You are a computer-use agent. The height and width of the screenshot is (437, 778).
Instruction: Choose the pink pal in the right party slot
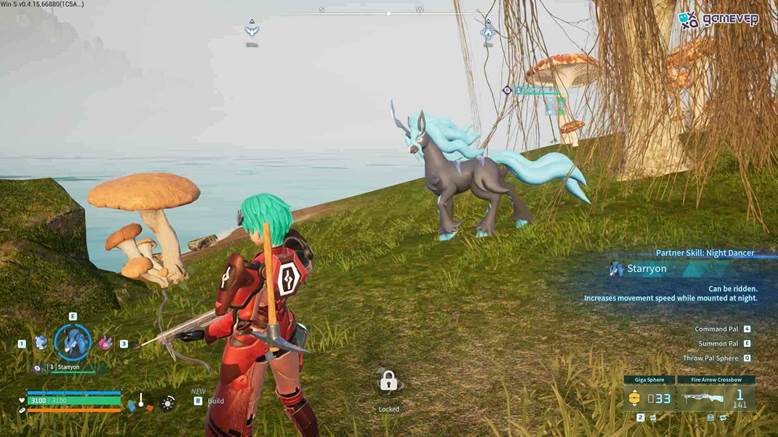(x=105, y=343)
